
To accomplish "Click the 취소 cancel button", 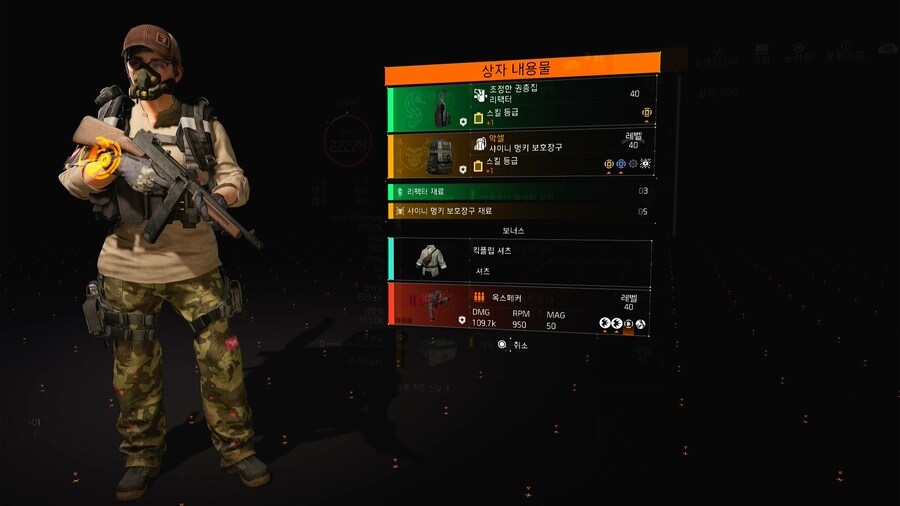I will click(513, 345).
